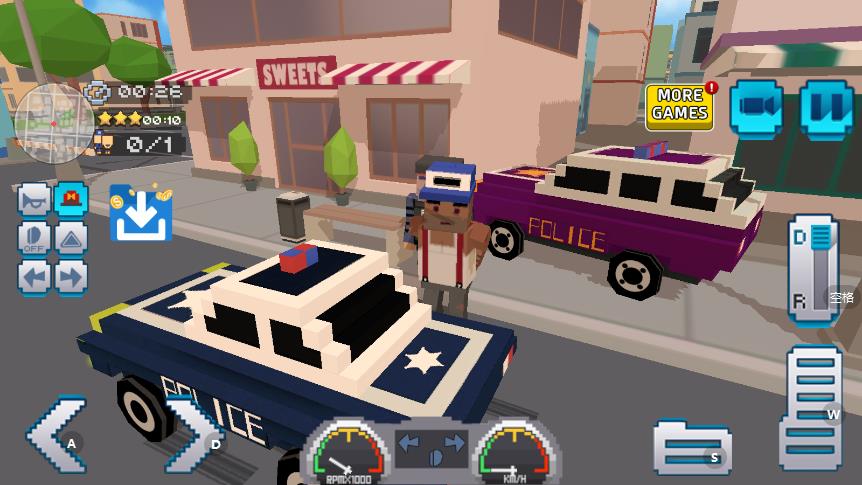Viewport: 862px width, 485px height.
Task: Toggle the headlights OFF button
Action: 35,239
